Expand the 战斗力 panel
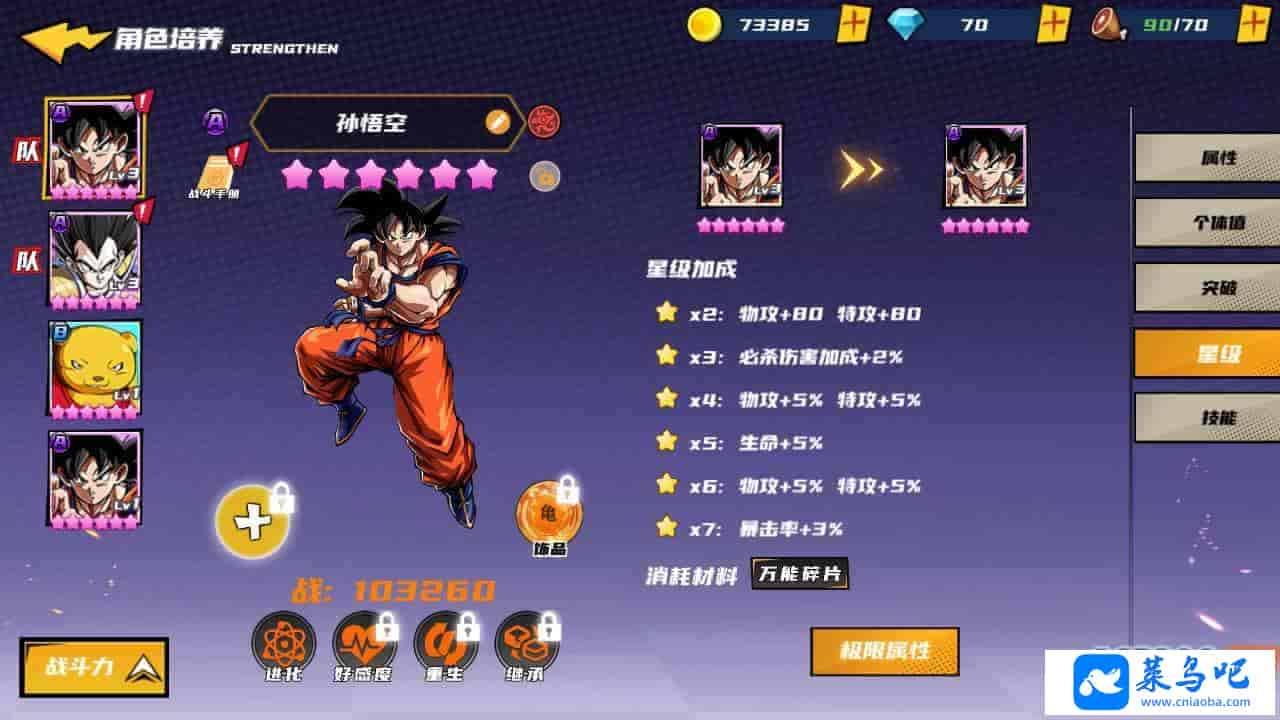This screenshot has height=720, width=1280. point(94,667)
